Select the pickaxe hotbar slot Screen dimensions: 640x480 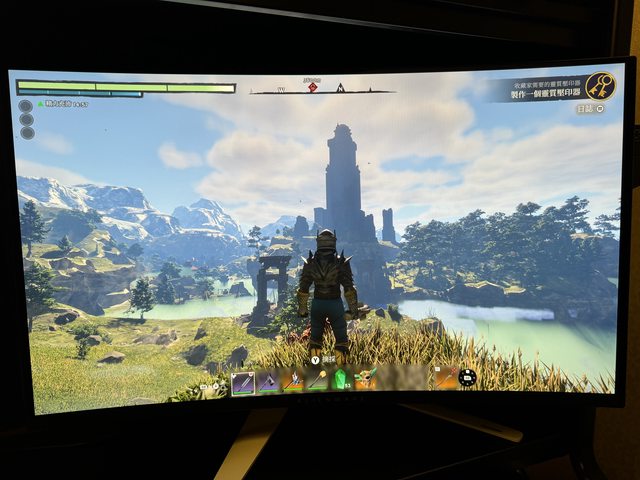coord(268,381)
